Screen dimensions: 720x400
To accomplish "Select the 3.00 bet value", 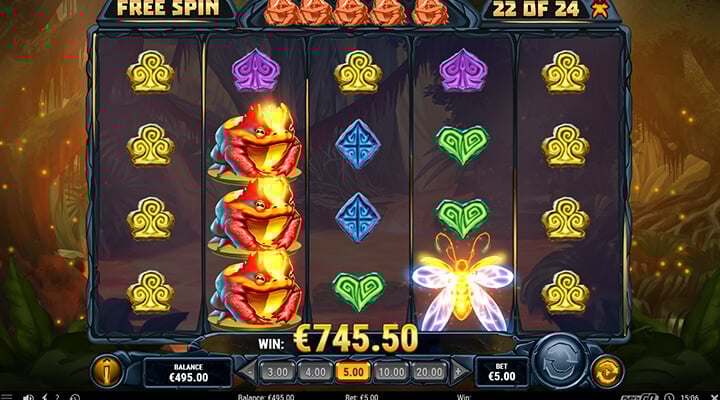I will pyautogui.click(x=276, y=372).
